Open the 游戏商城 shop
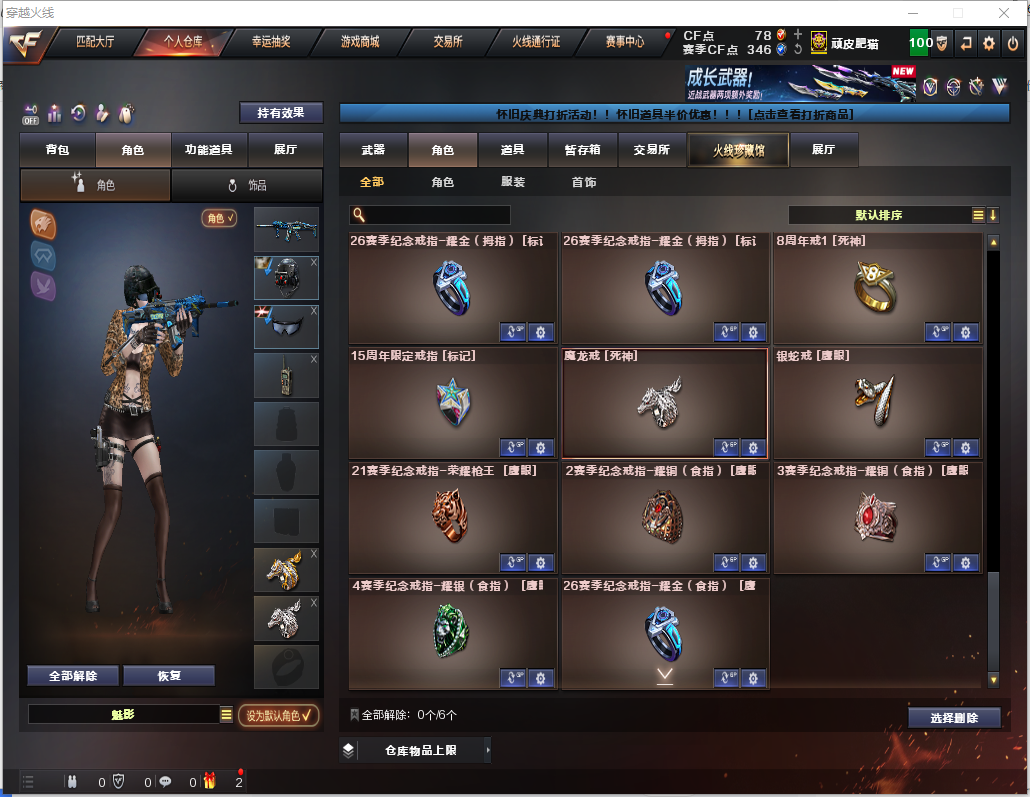Viewport: 1030px width, 797px height. [x=360, y=42]
